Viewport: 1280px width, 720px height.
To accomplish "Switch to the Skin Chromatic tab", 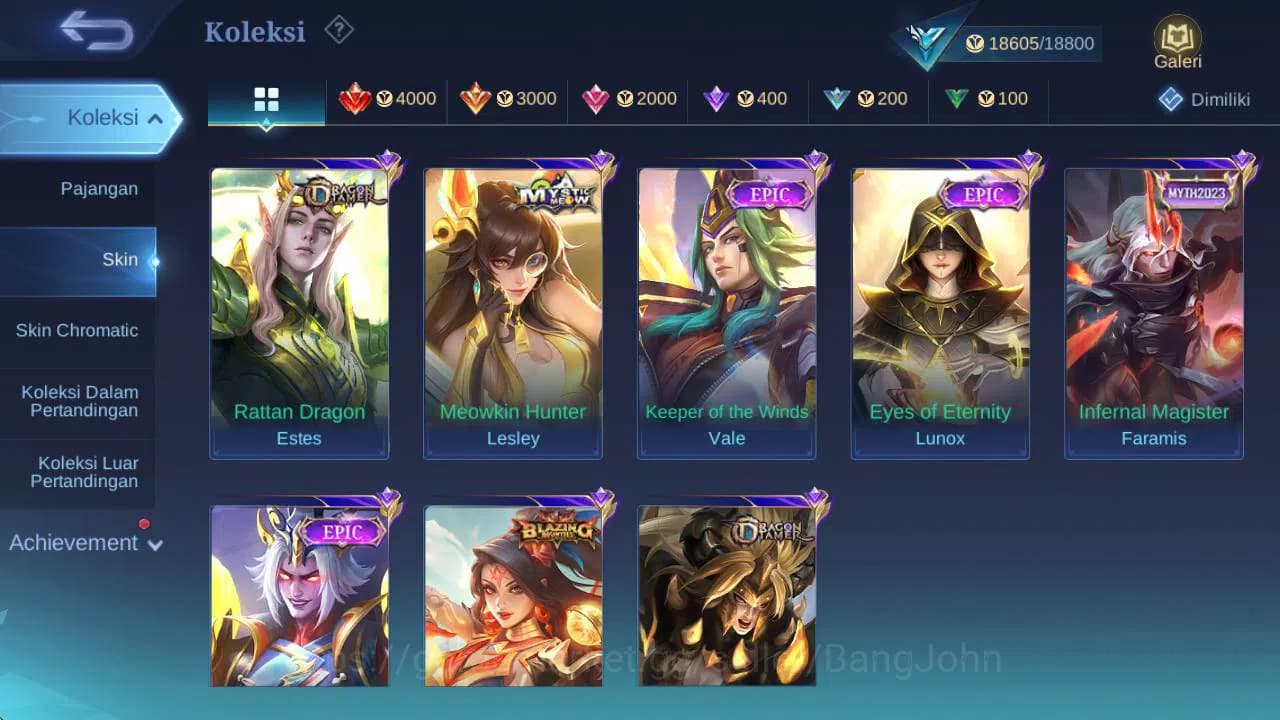I will [x=78, y=330].
